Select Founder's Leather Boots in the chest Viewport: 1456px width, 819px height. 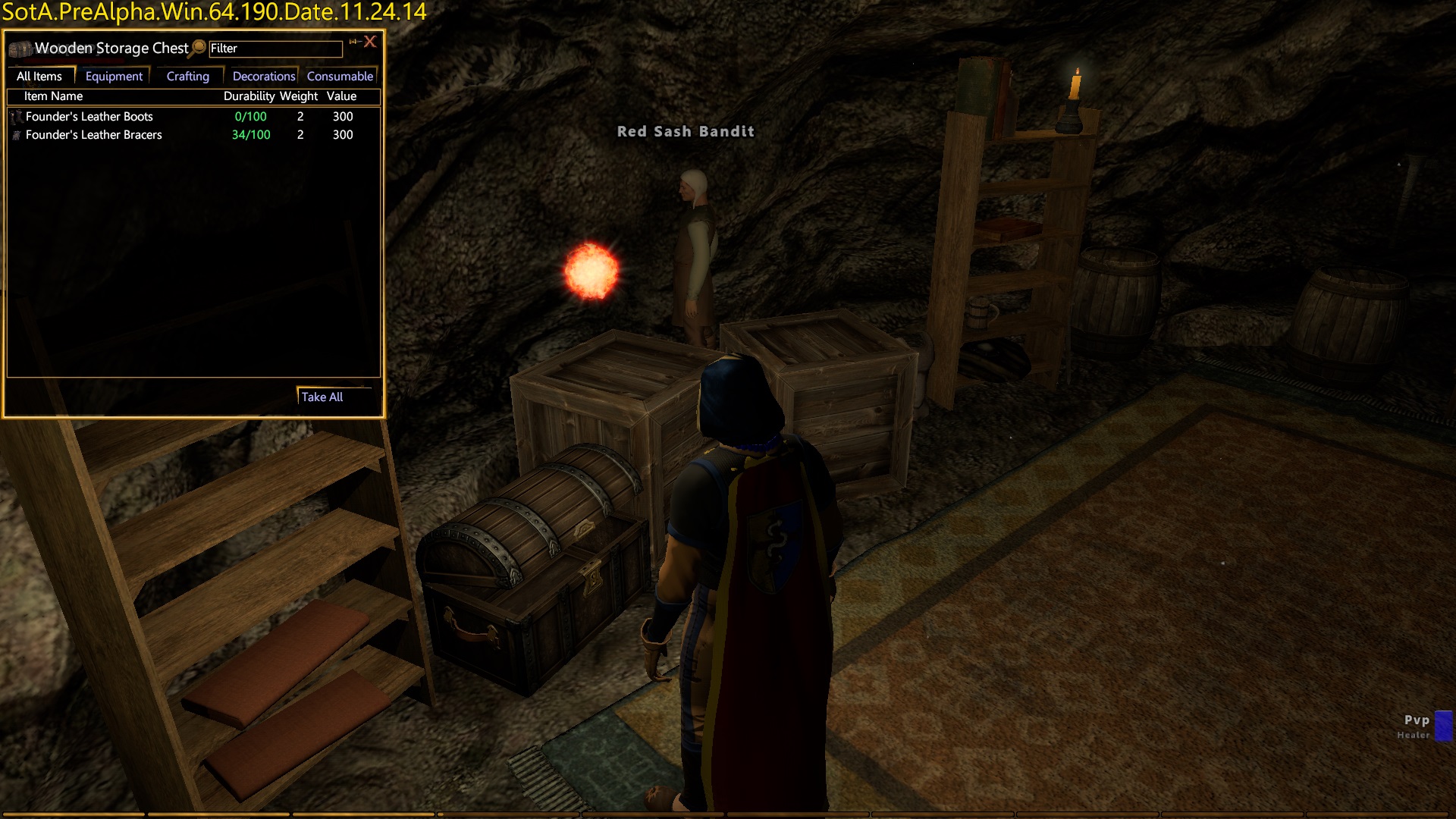[x=89, y=117]
